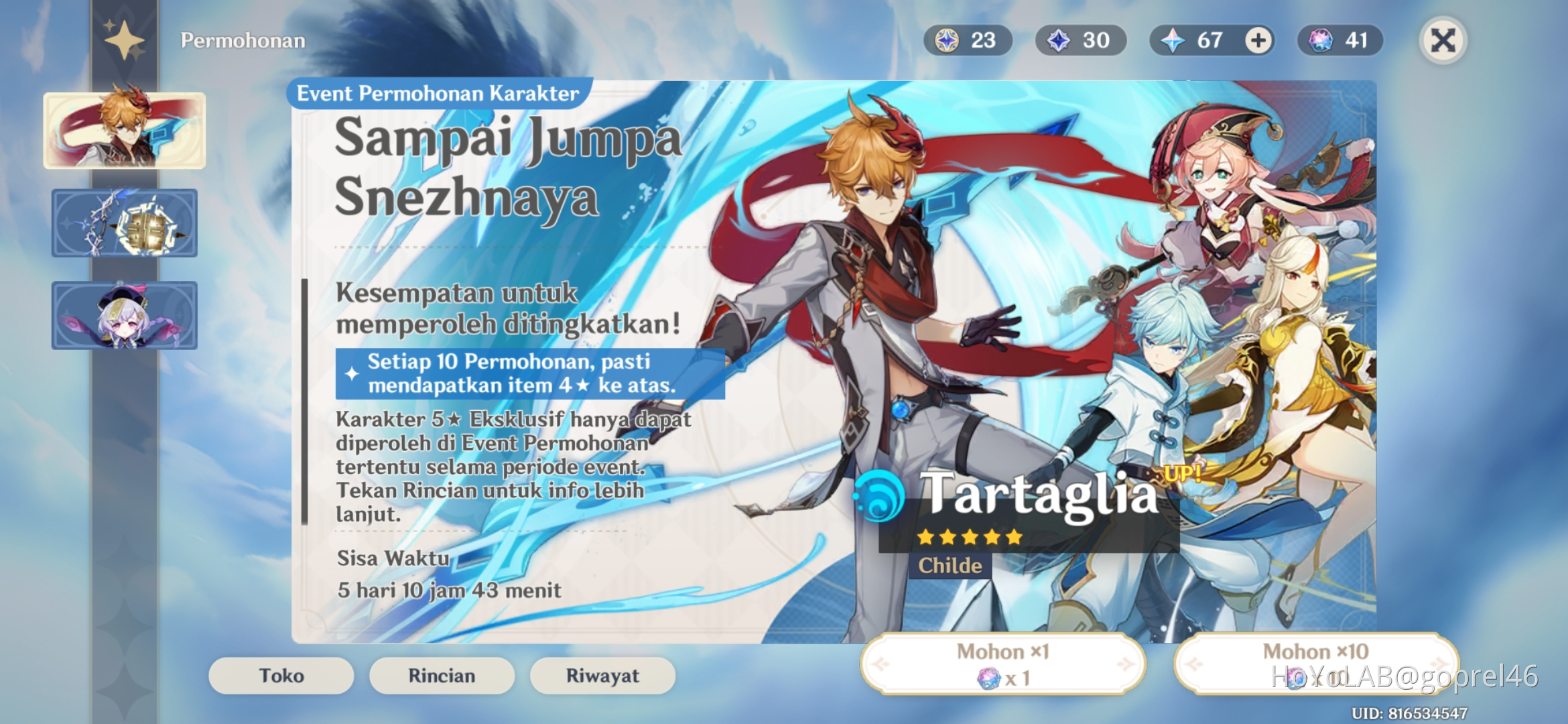1568x724 pixels.
Task: Click the Masterless Starglitter currency icon
Action: 945,40
